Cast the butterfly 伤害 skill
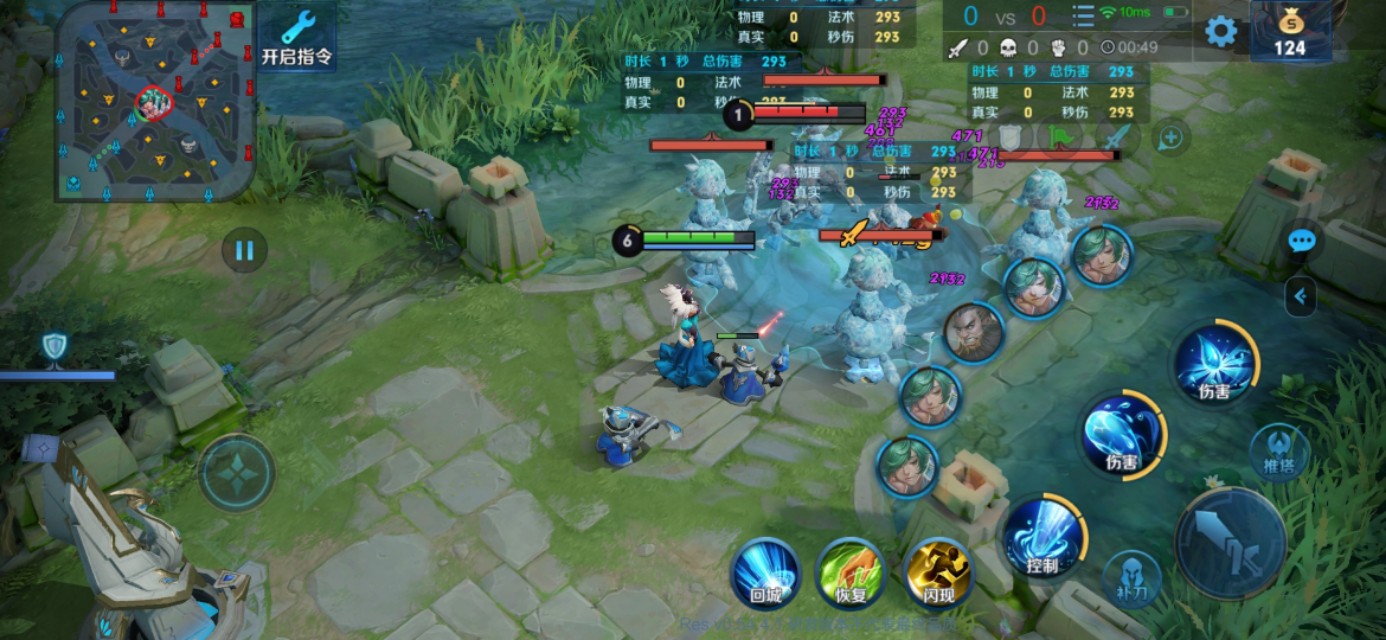 pos(1214,364)
